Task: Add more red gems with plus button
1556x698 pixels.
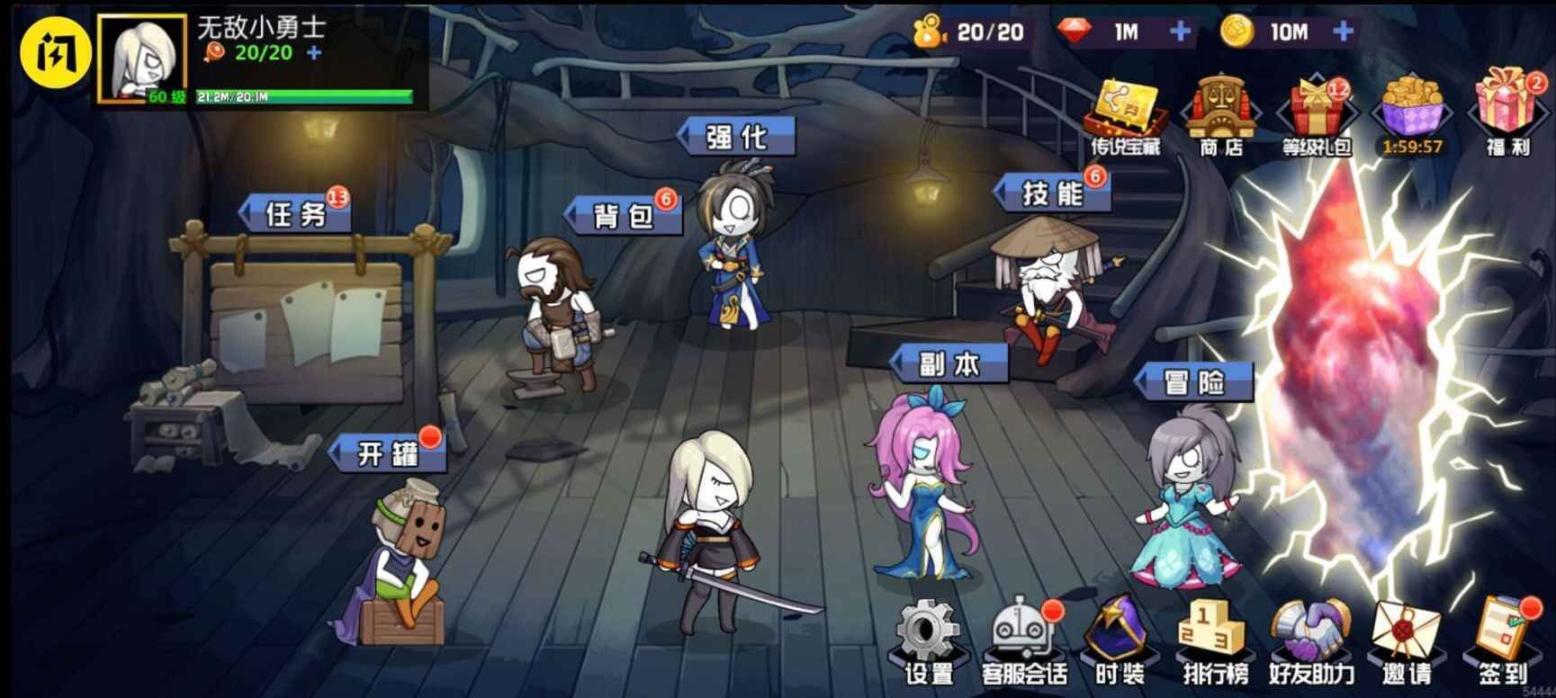Action: tap(1181, 32)
